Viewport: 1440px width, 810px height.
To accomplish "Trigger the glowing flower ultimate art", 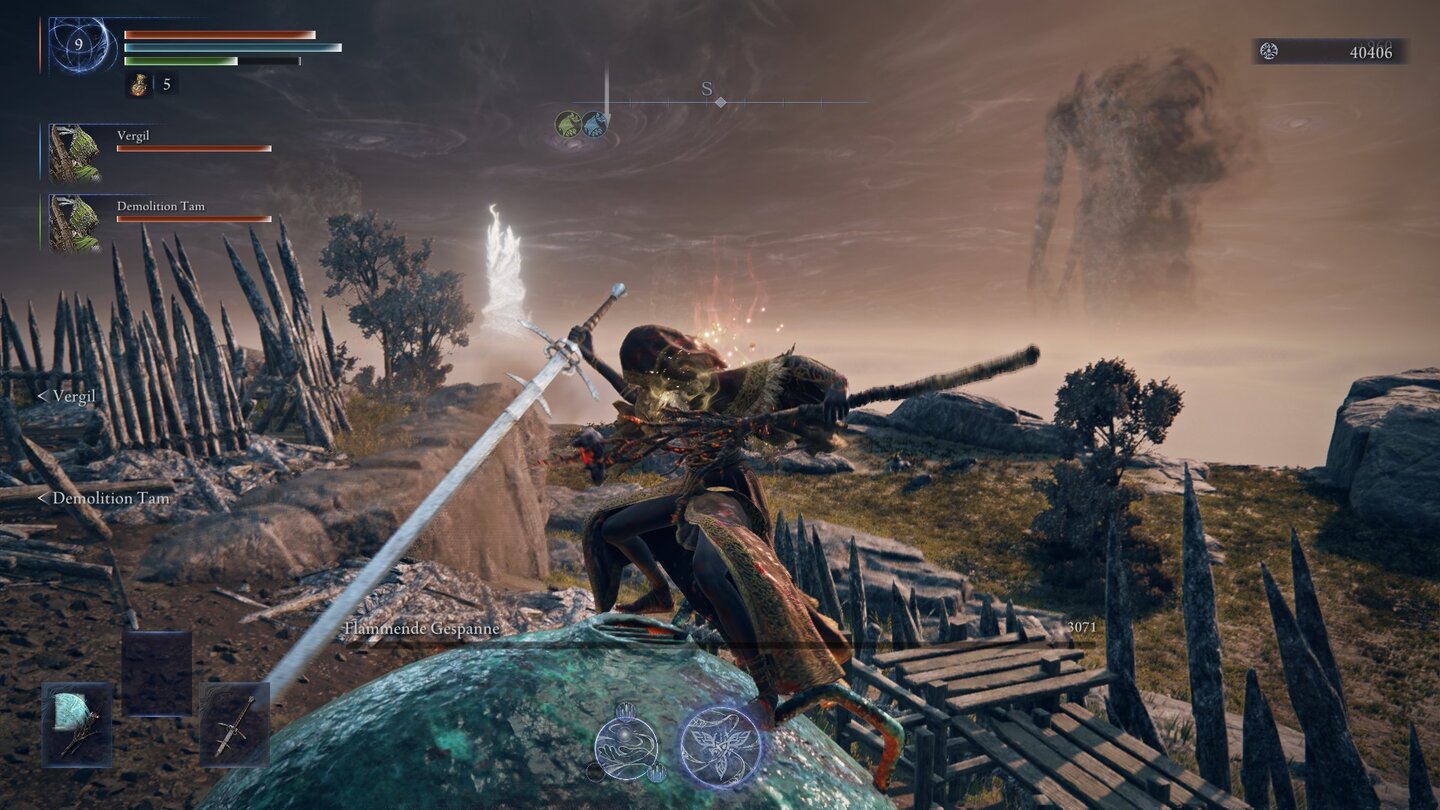I will [720, 747].
